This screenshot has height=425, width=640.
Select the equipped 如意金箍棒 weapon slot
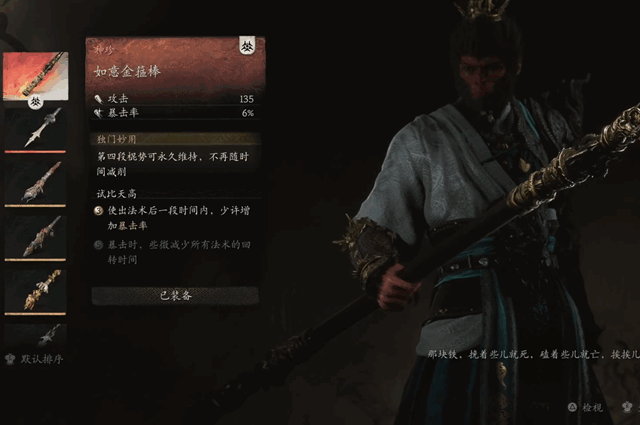pos(36,76)
